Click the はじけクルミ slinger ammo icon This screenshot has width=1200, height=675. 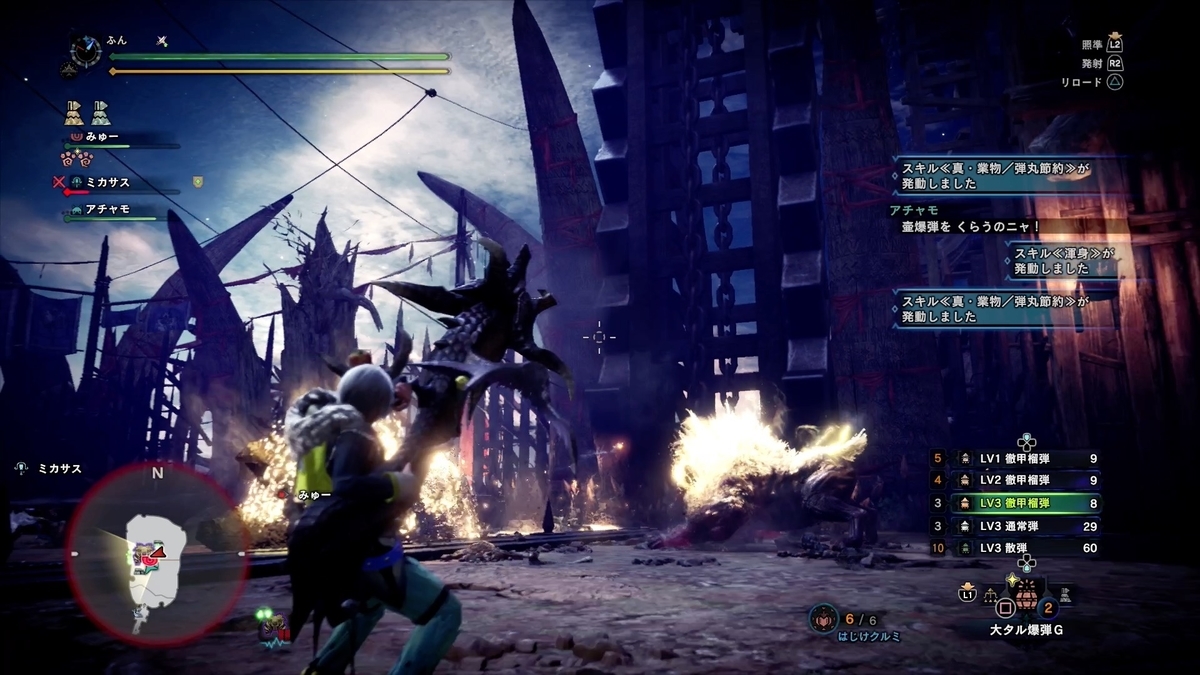coord(824,619)
